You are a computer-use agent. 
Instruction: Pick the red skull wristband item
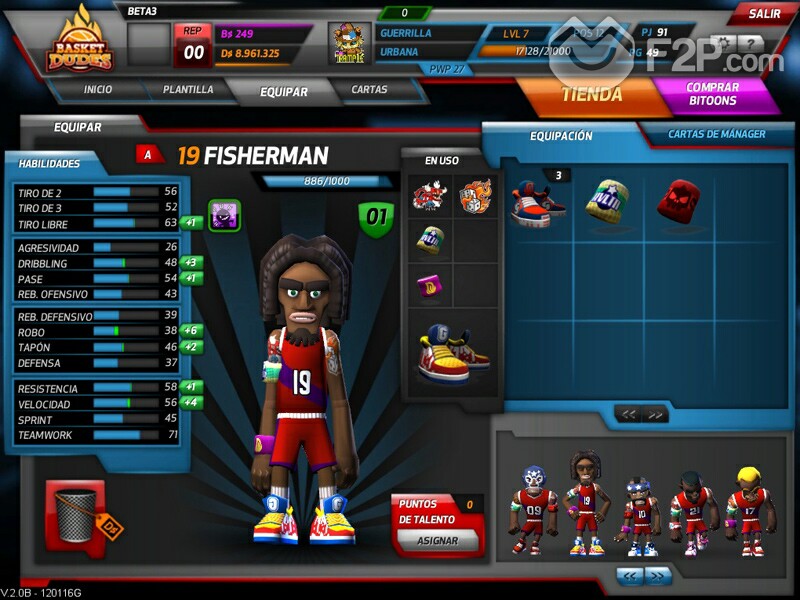677,199
